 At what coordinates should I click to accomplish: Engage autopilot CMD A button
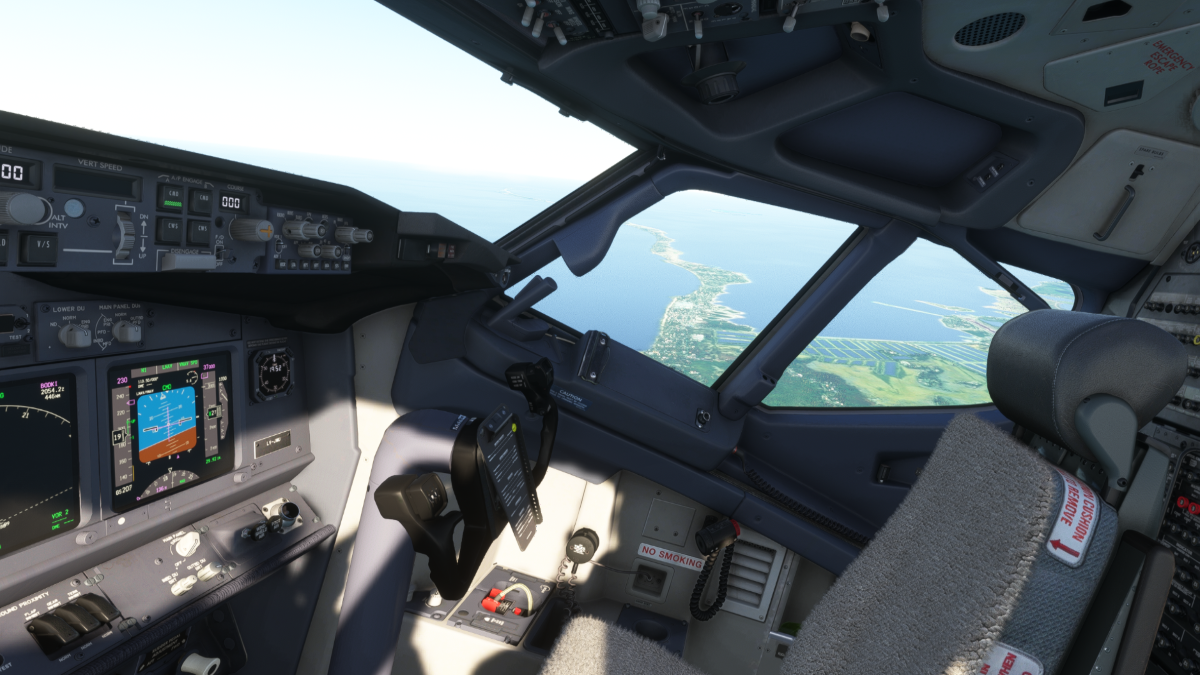170,196
